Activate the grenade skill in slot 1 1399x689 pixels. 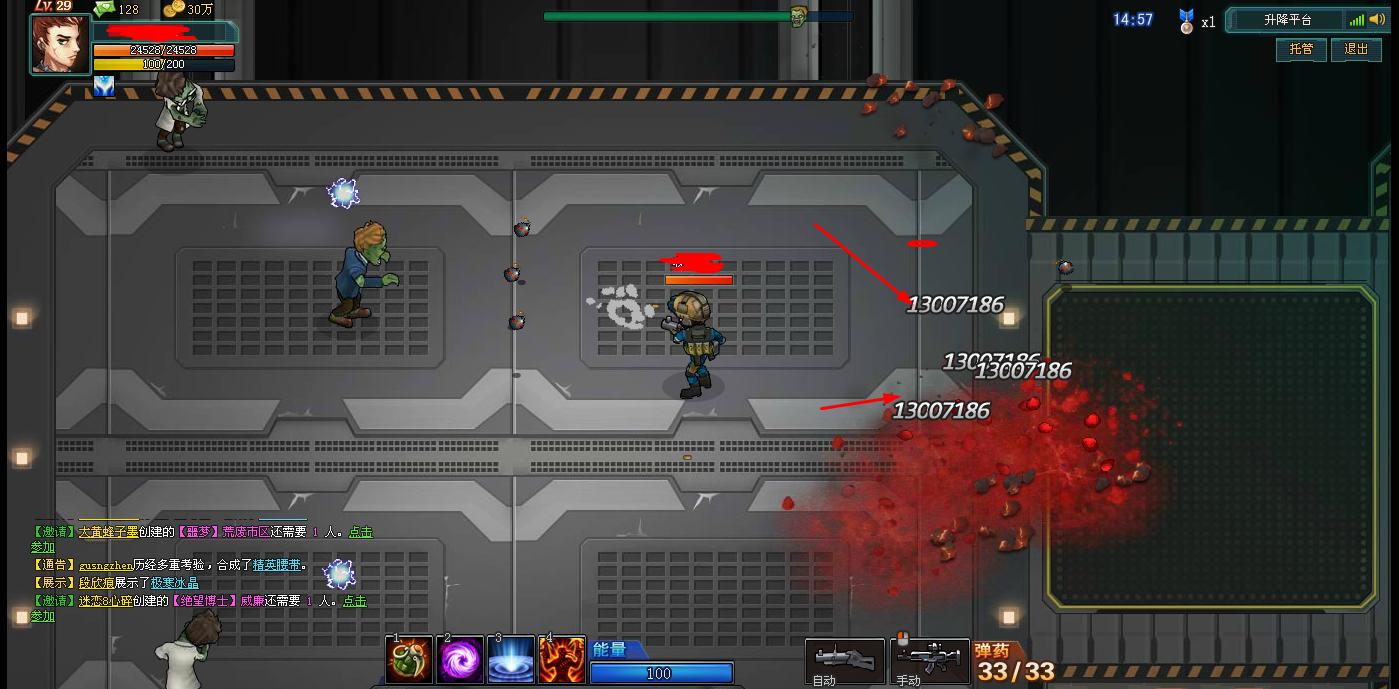(410, 660)
